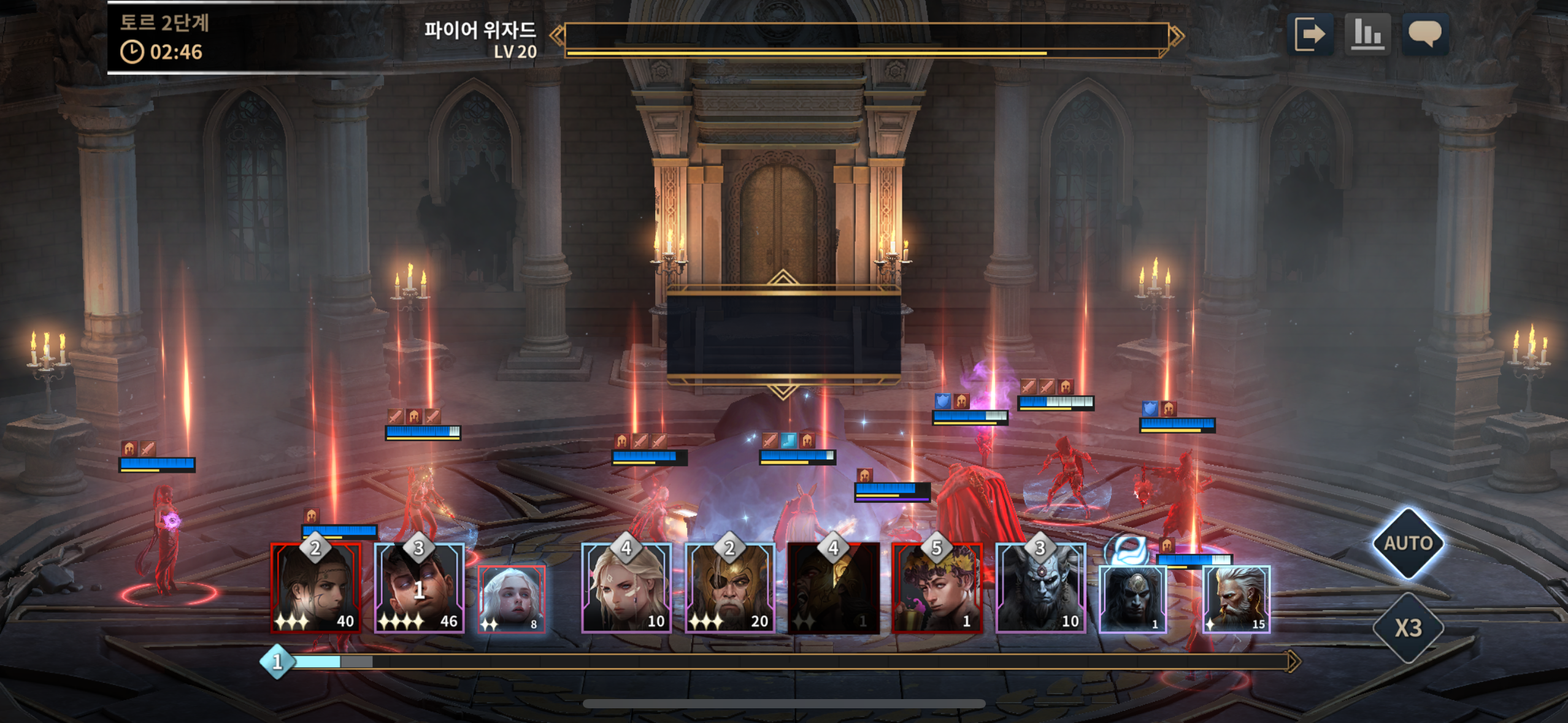This screenshot has height=723, width=1568.
Task: Change the X3 battle speed
Action: pos(1408,628)
